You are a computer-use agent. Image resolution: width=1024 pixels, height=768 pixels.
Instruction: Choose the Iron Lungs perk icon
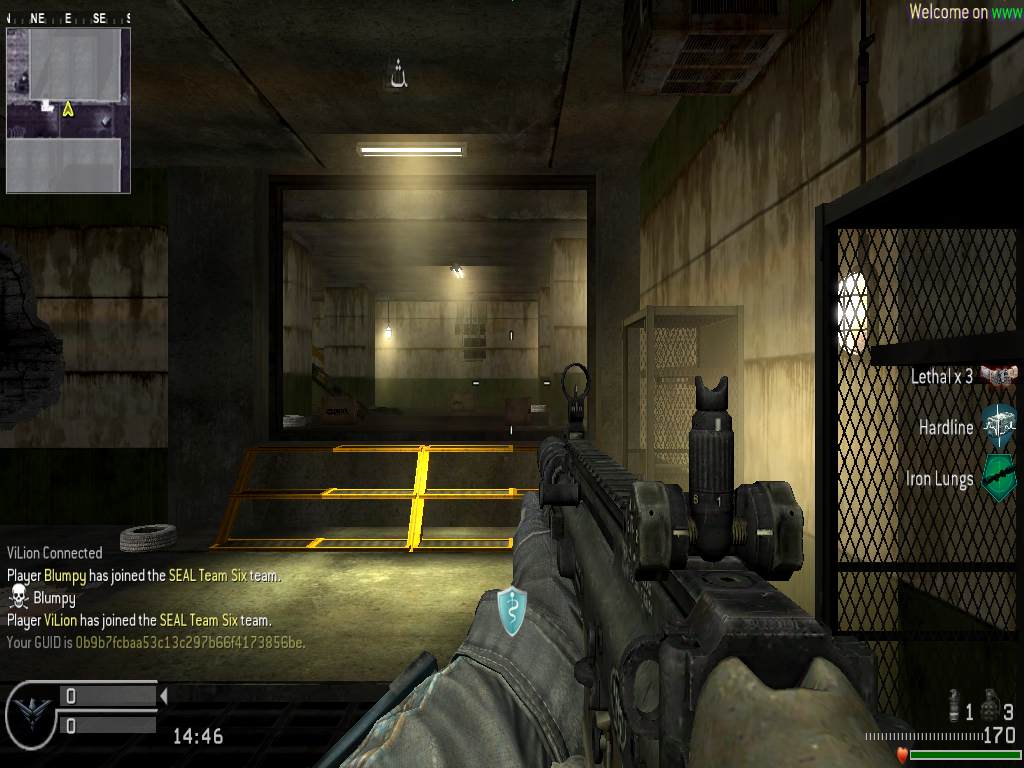(x=998, y=478)
